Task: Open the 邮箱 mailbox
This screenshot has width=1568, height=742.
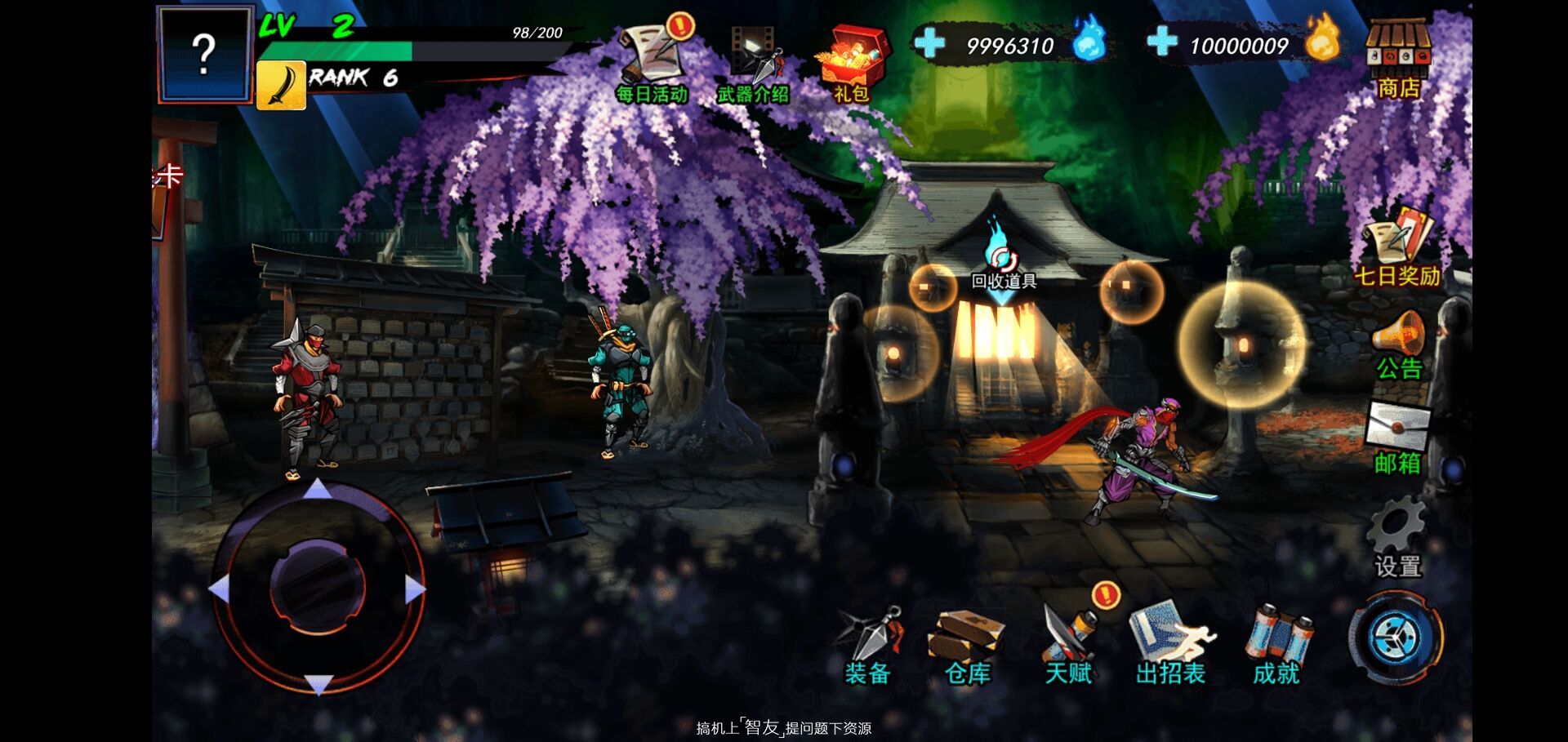Action: pyautogui.click(x=1397, y=438)
